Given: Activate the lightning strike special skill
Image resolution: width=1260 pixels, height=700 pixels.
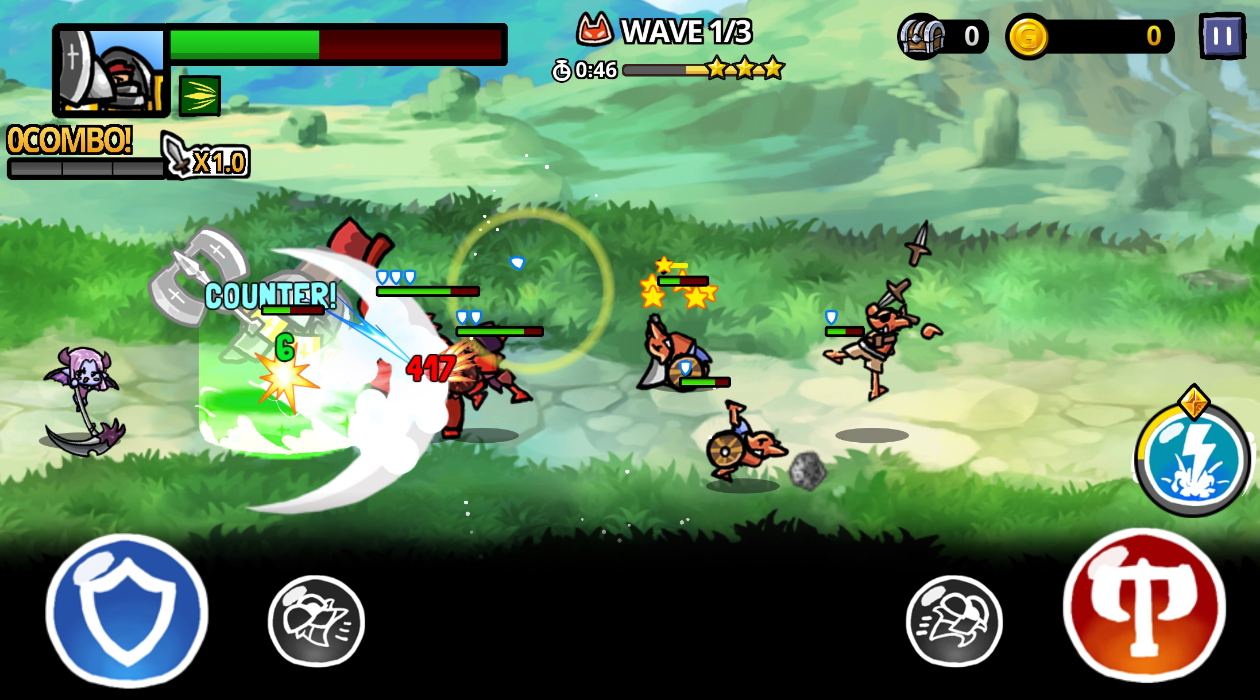Looking at the screenshot, I should click(1192, 460).
